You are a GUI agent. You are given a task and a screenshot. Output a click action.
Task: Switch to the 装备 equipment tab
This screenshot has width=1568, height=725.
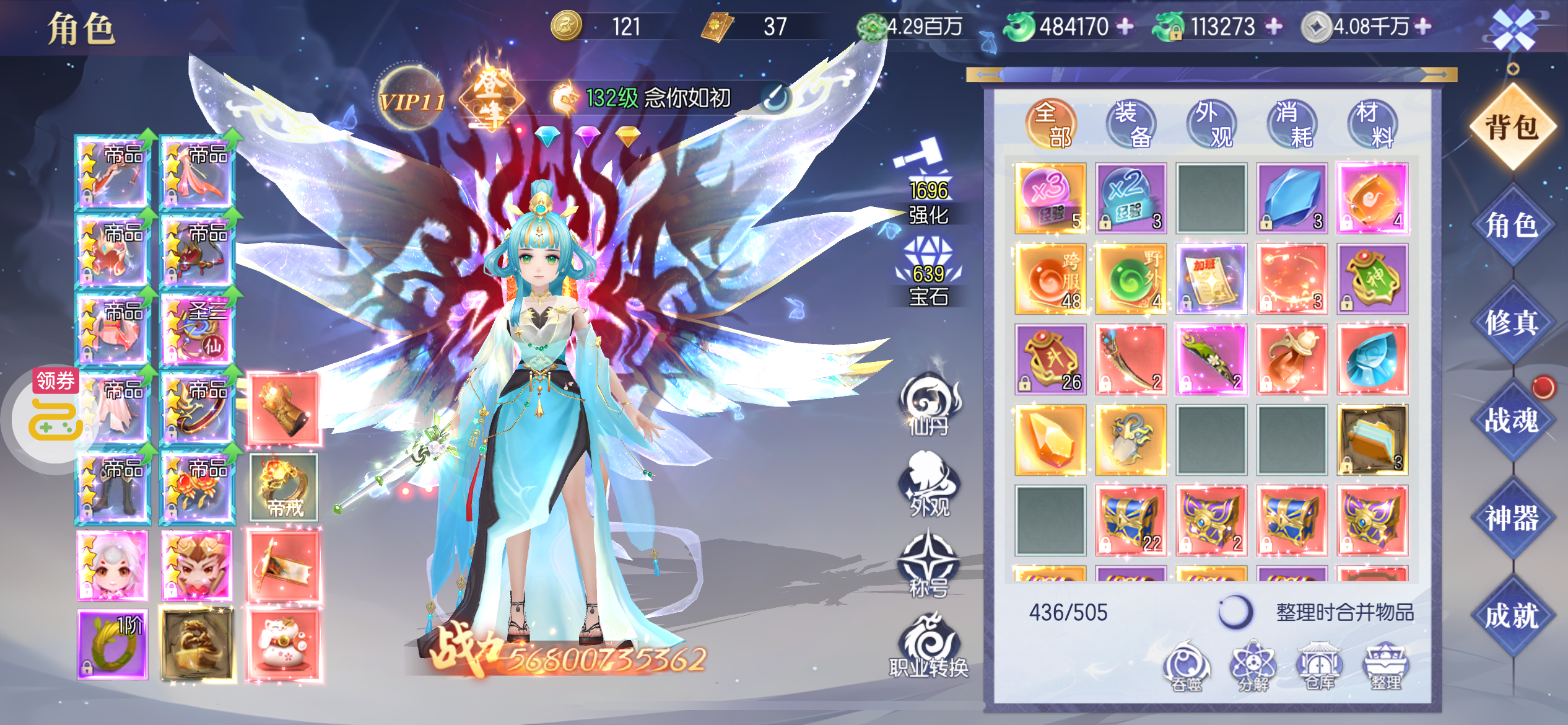1131,124
